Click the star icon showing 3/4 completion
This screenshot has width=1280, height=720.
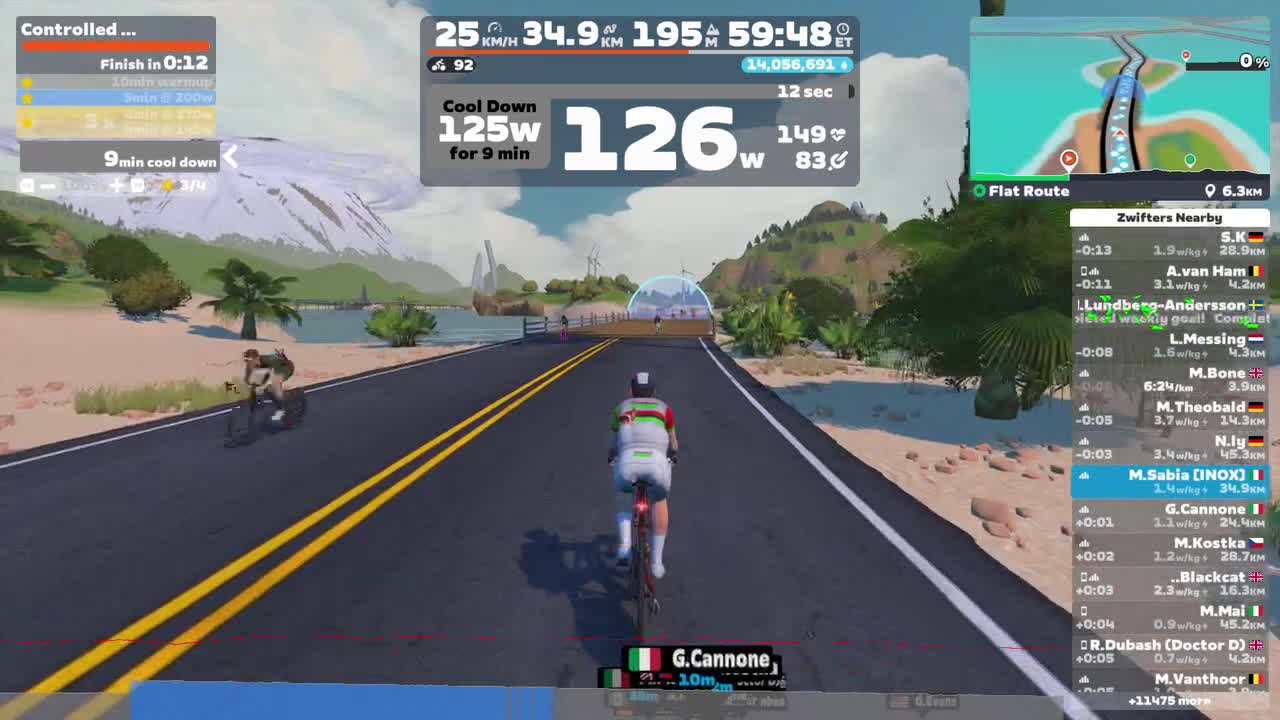[167, 185]
